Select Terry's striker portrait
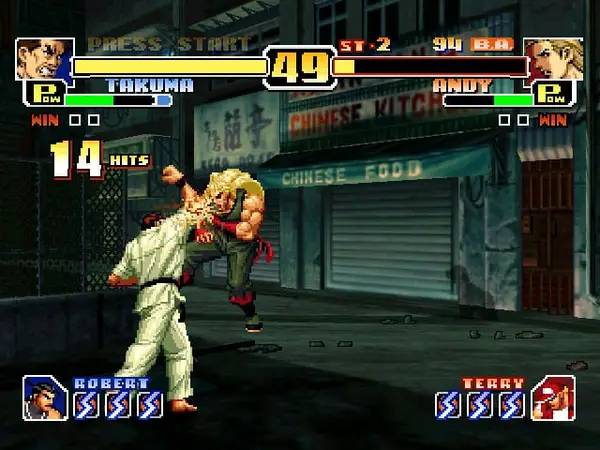 tap(552, 397)
